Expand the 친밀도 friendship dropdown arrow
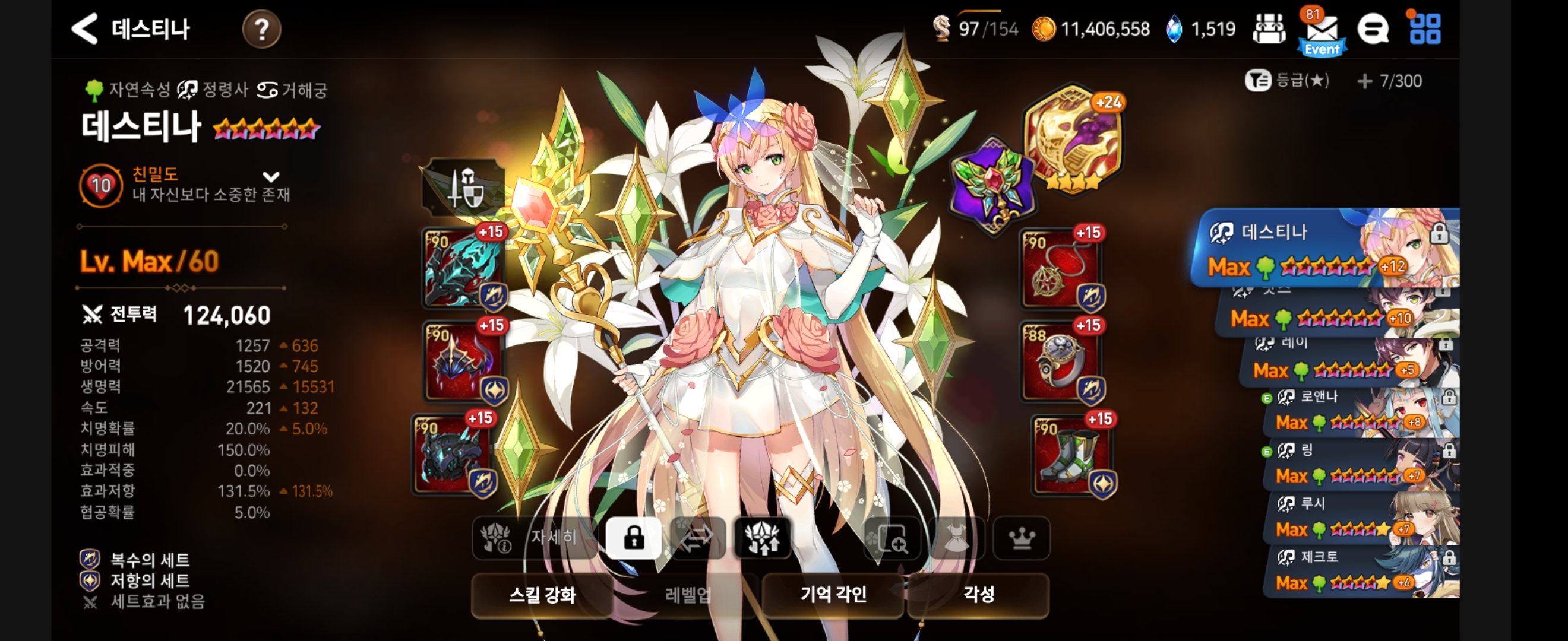This screenshot has height=641, width=1568. click(271, 177)
